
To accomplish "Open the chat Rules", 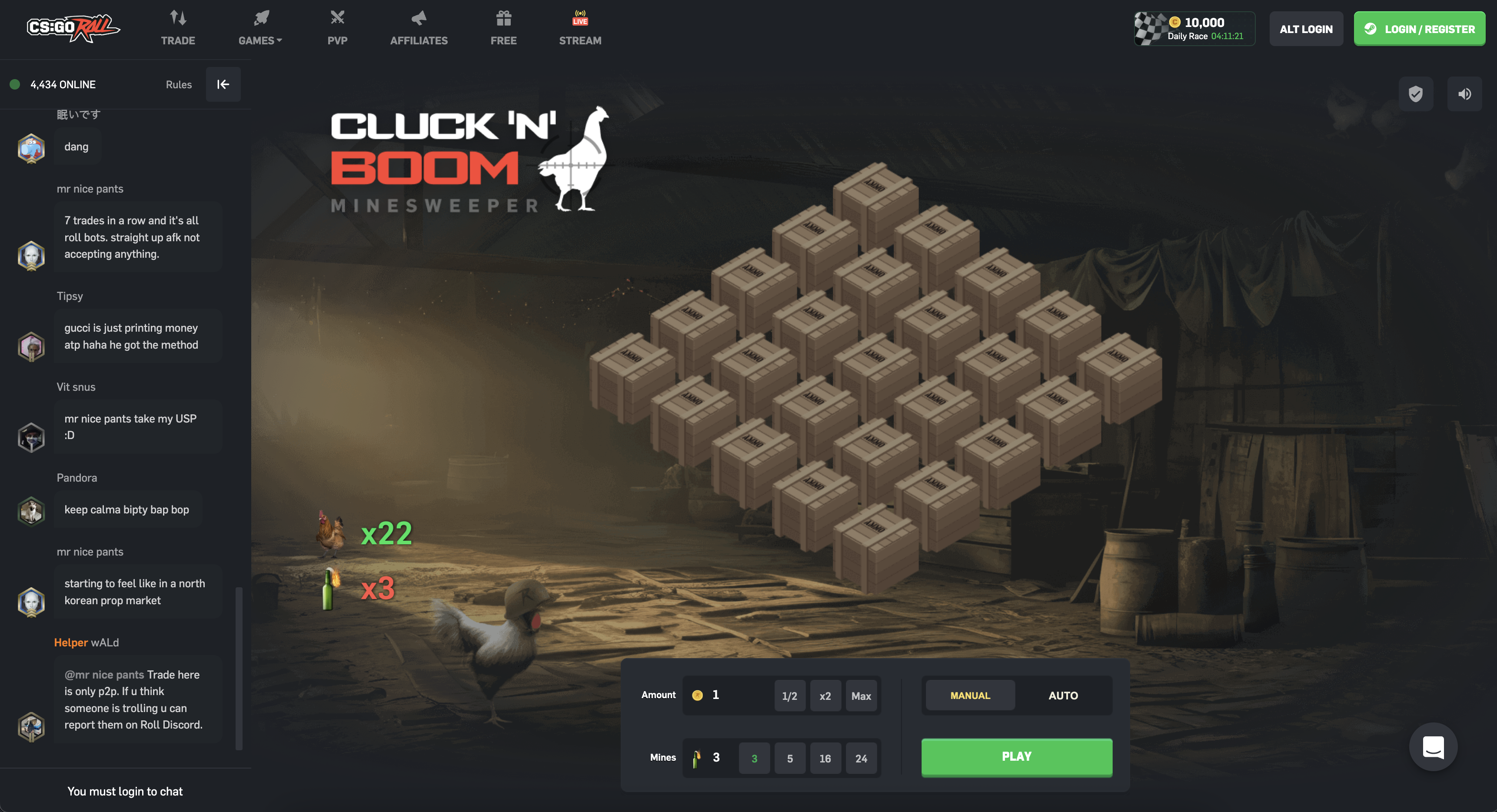I will pyautogui.click(x=178, y=84).
